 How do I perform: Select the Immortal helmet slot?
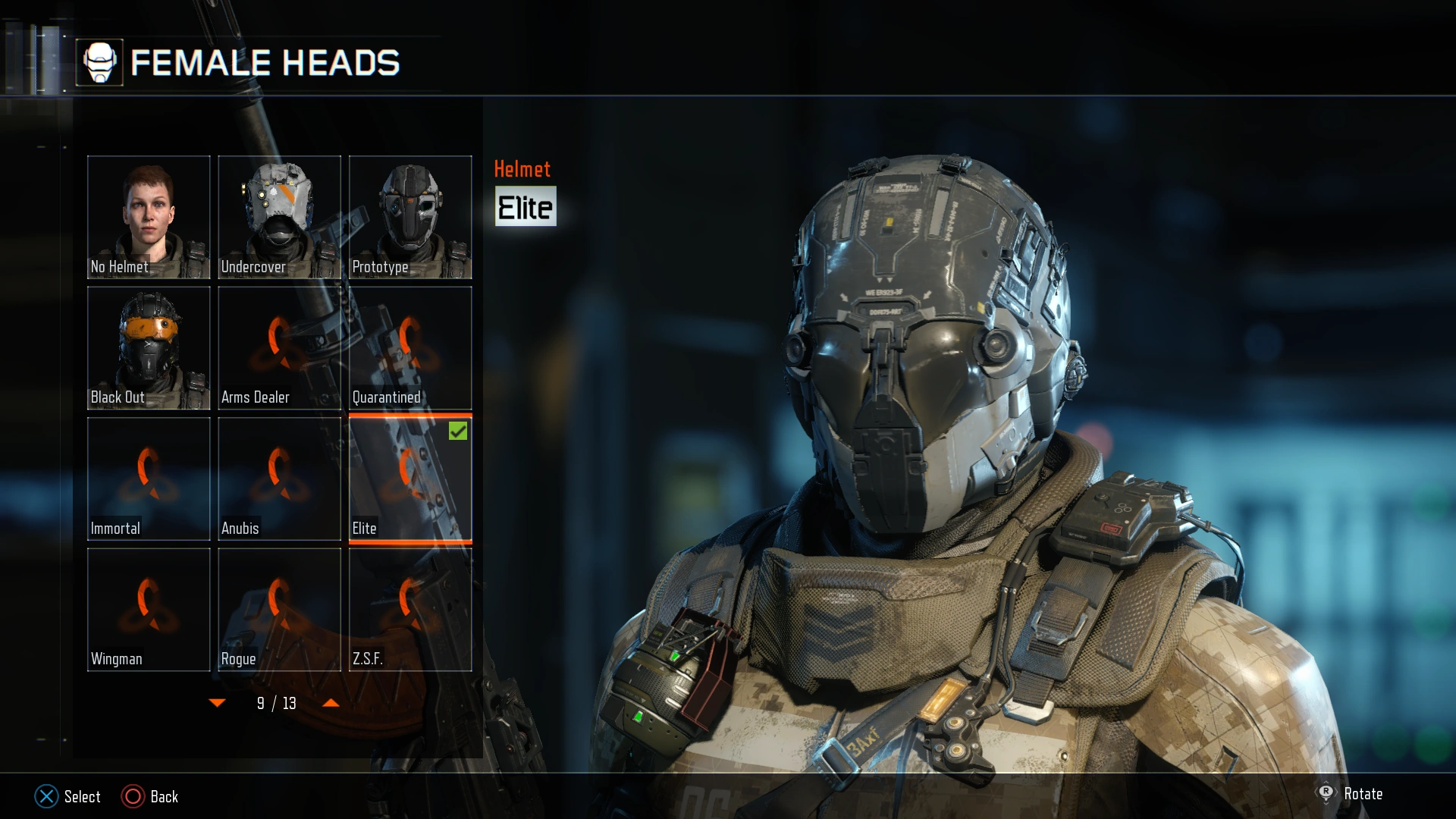(149, 476)
